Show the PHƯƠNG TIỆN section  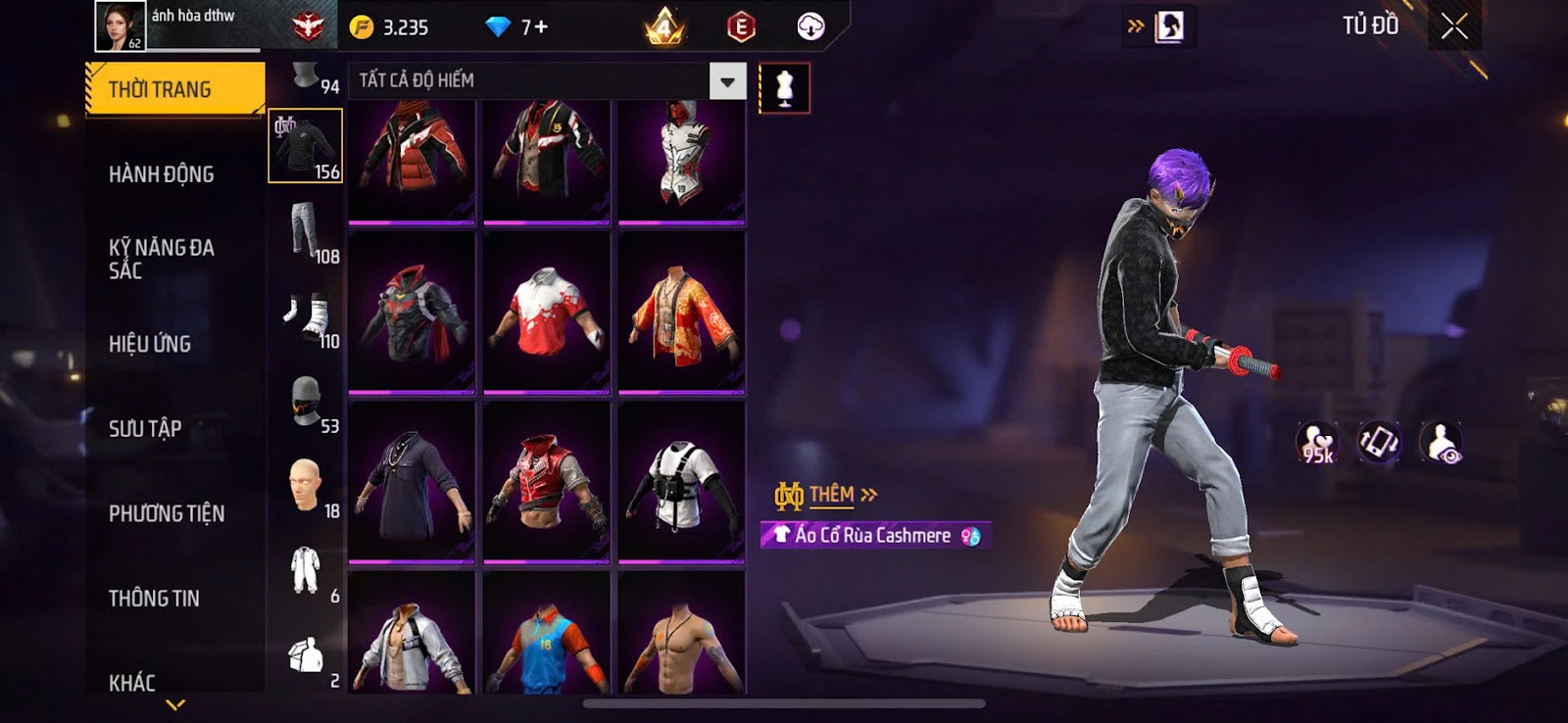click(x=167, y=513)
